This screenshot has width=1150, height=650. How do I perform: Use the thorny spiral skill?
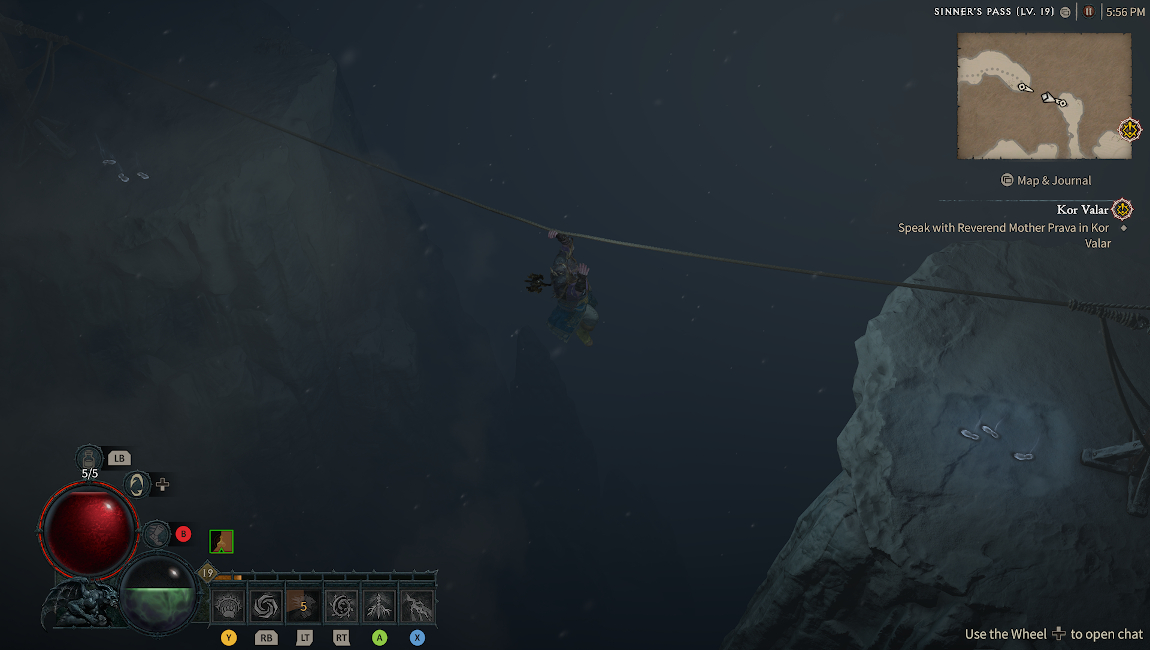point(342,605)
